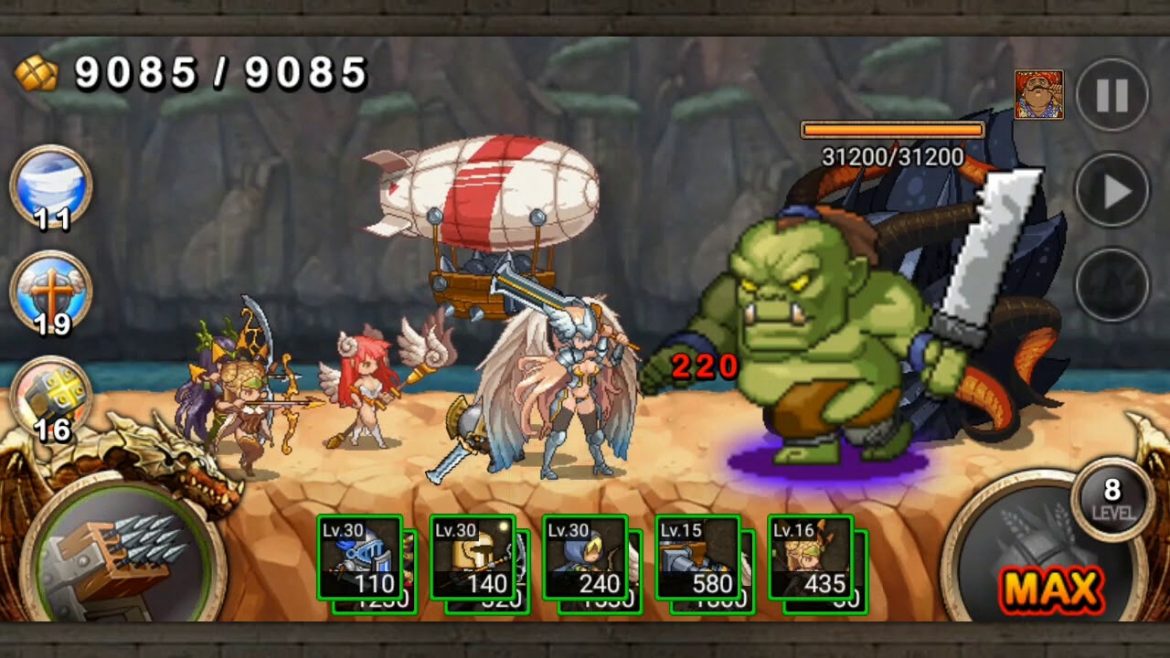Use the winged cross skill

[x=51, y=292]
